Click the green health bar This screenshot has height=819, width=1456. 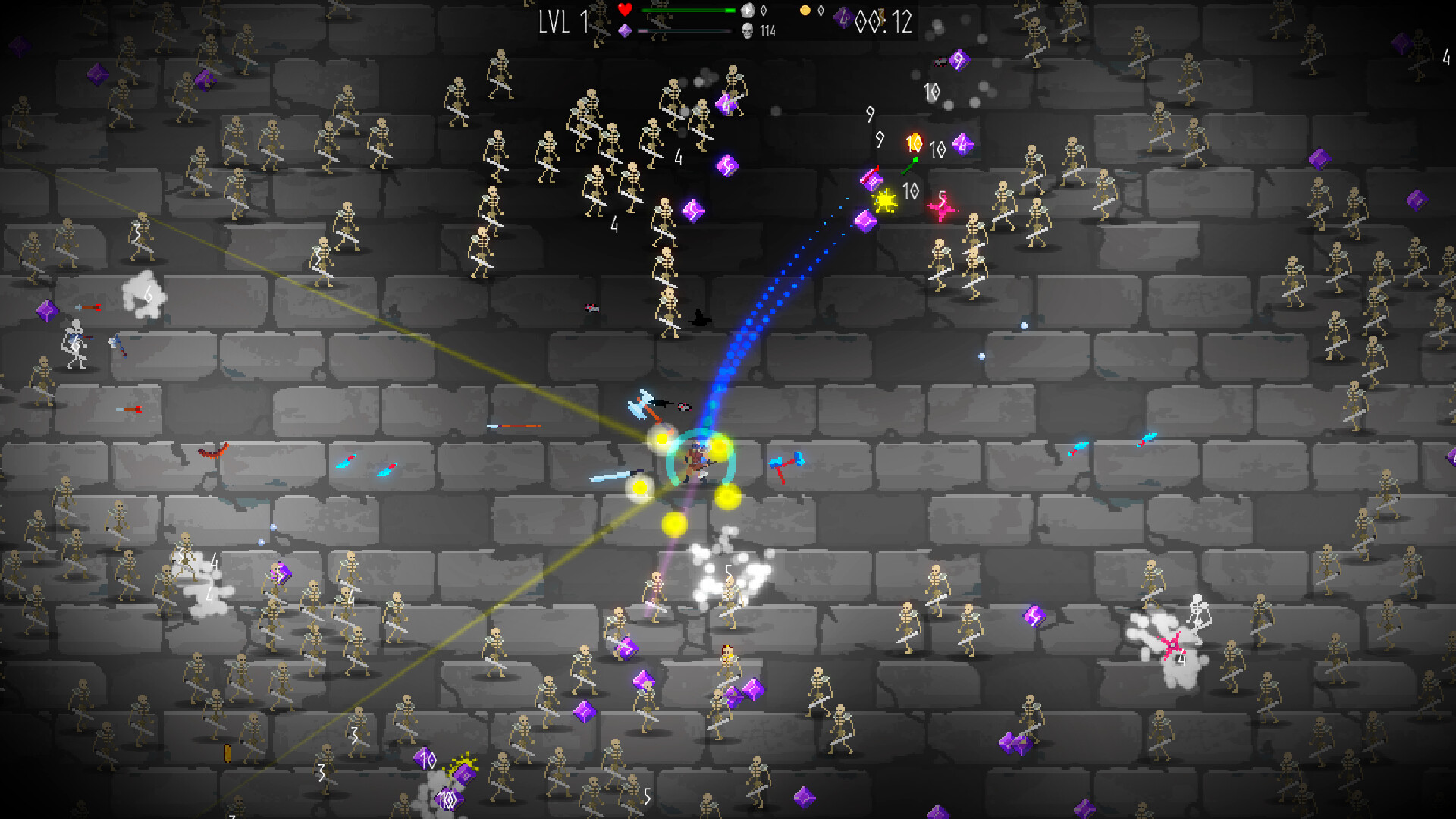pyautogui.click(x=686, y=10)
